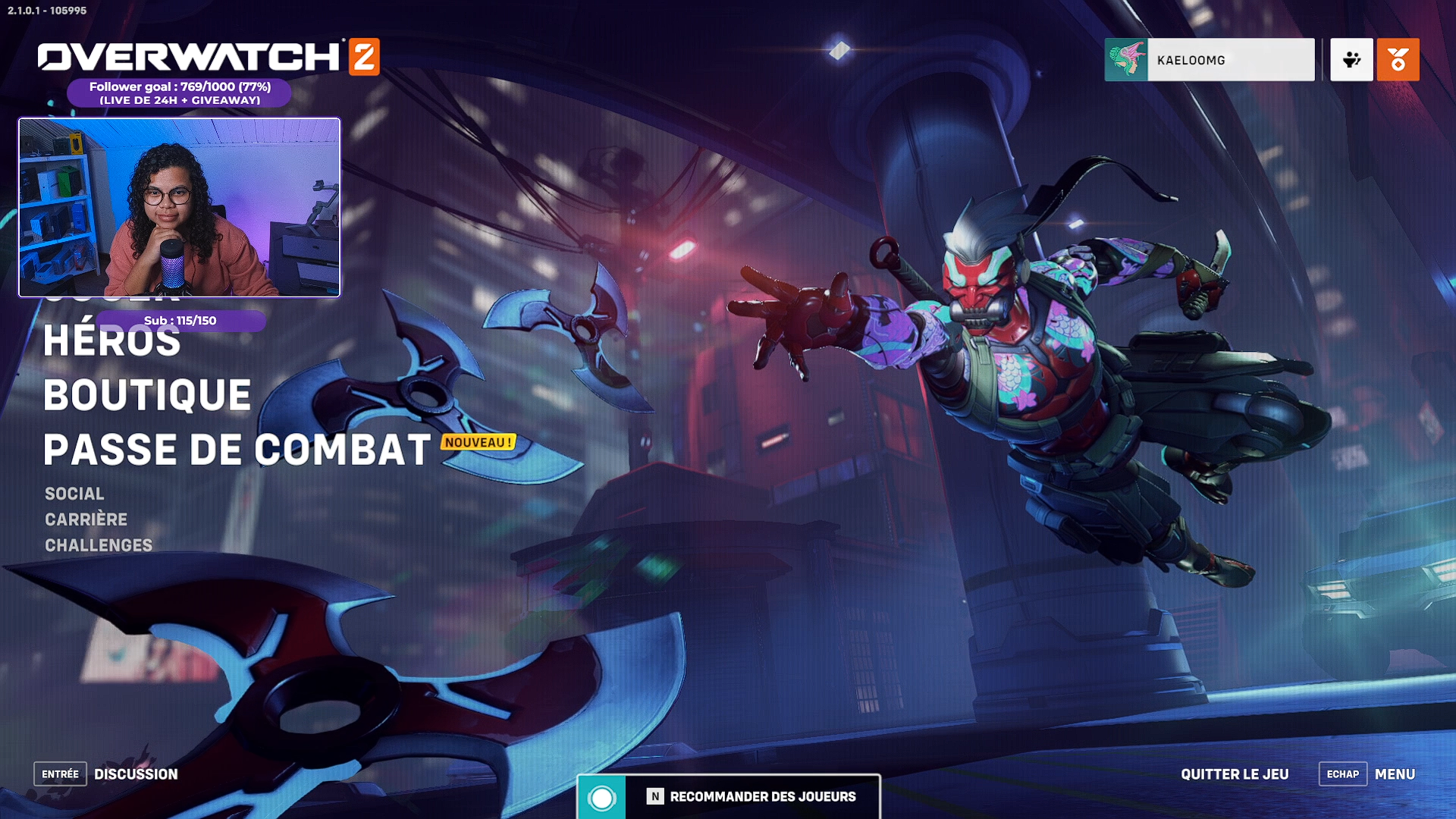The width and height of the screenshot is (1456, 819).
Task: Open the social group icon button
Action: click(1351, 60)
